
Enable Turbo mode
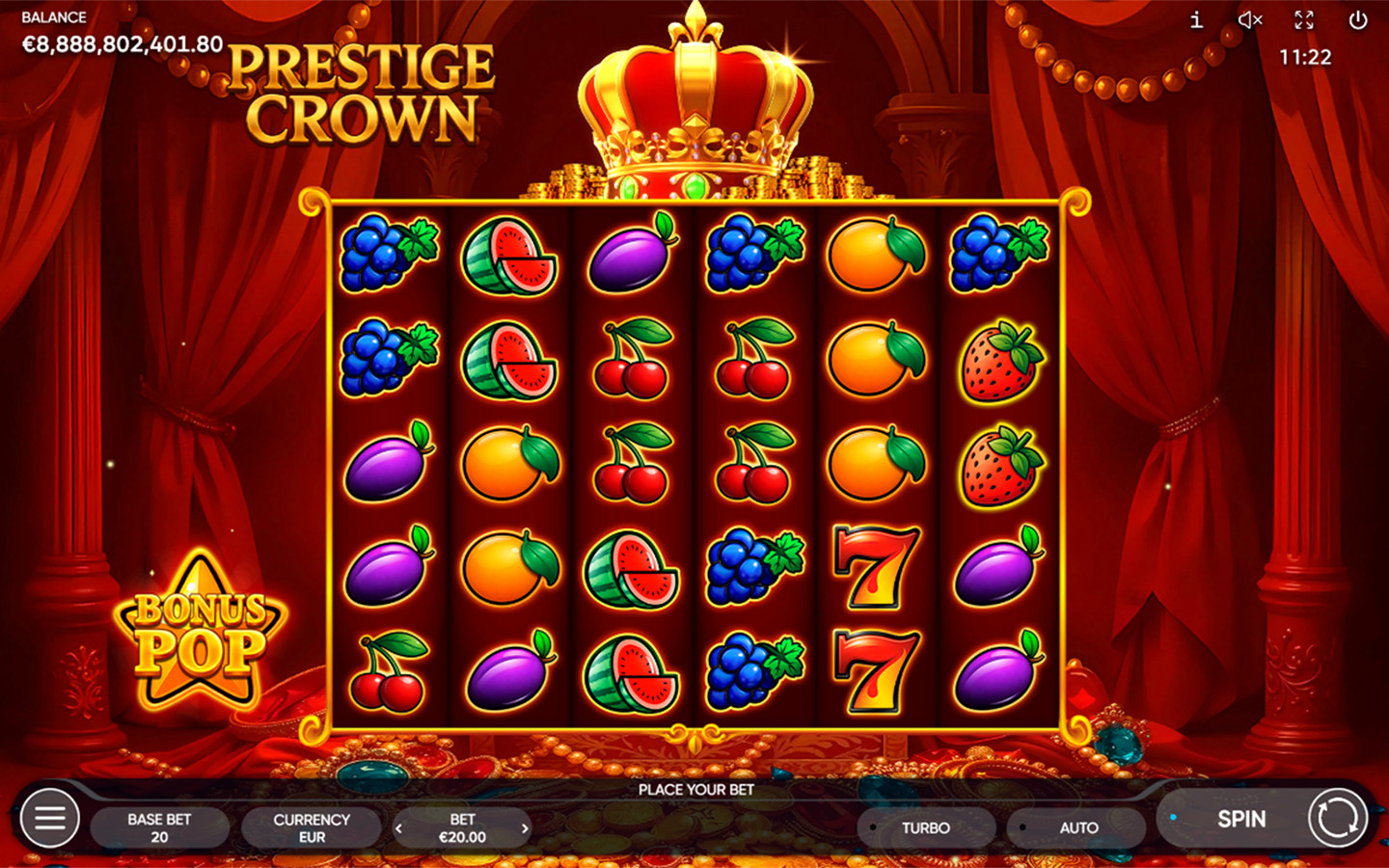(926, 827)
